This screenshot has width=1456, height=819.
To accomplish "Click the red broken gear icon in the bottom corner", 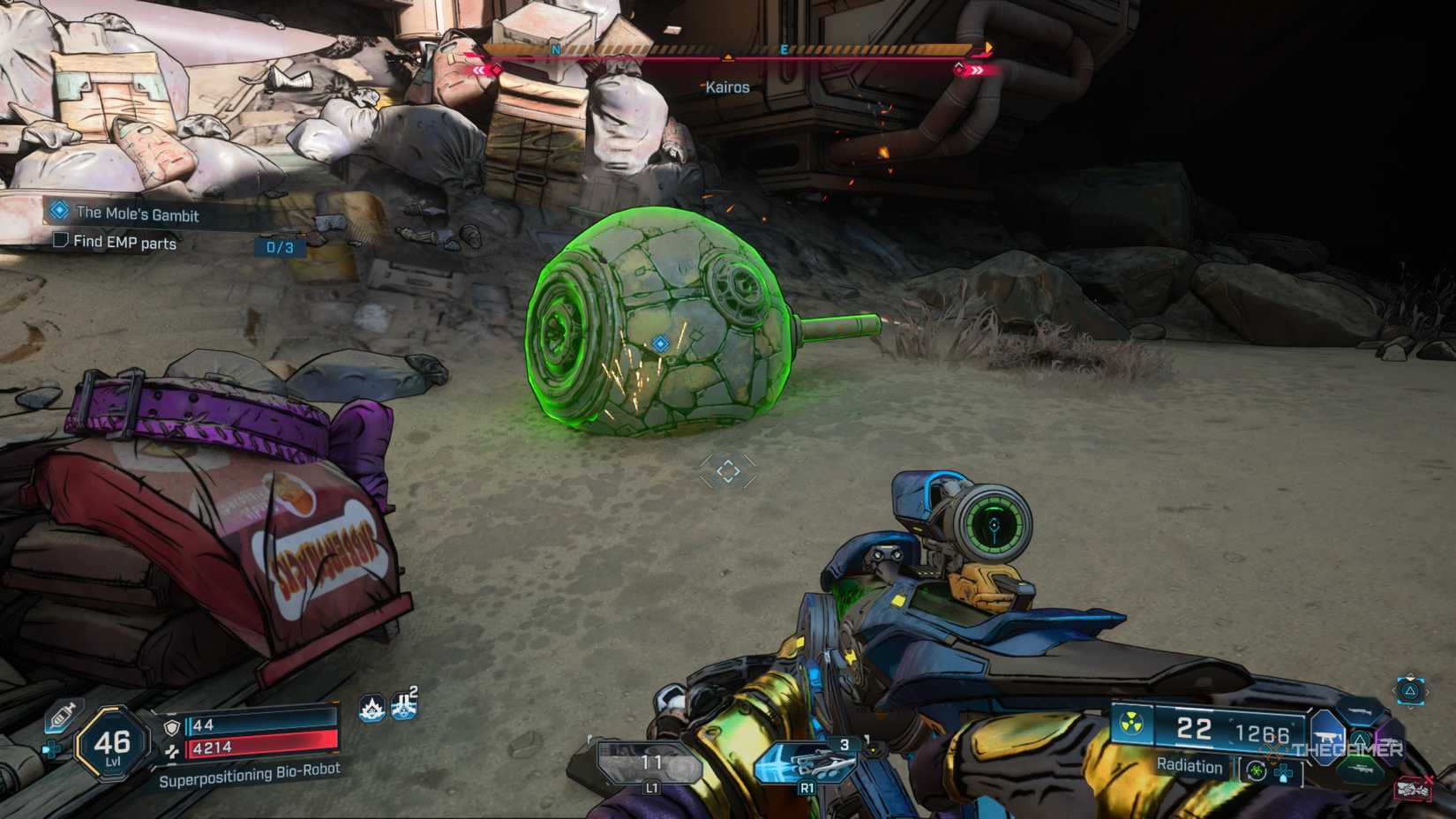I will (1414, 787).
